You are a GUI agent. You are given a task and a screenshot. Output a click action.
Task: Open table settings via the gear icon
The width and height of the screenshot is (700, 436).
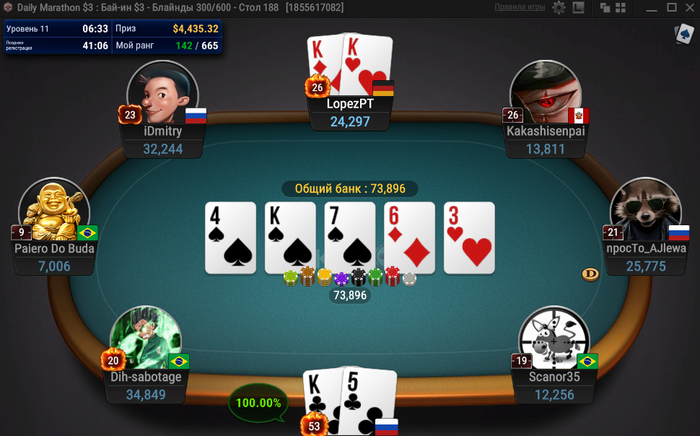[x=560, y=7]
